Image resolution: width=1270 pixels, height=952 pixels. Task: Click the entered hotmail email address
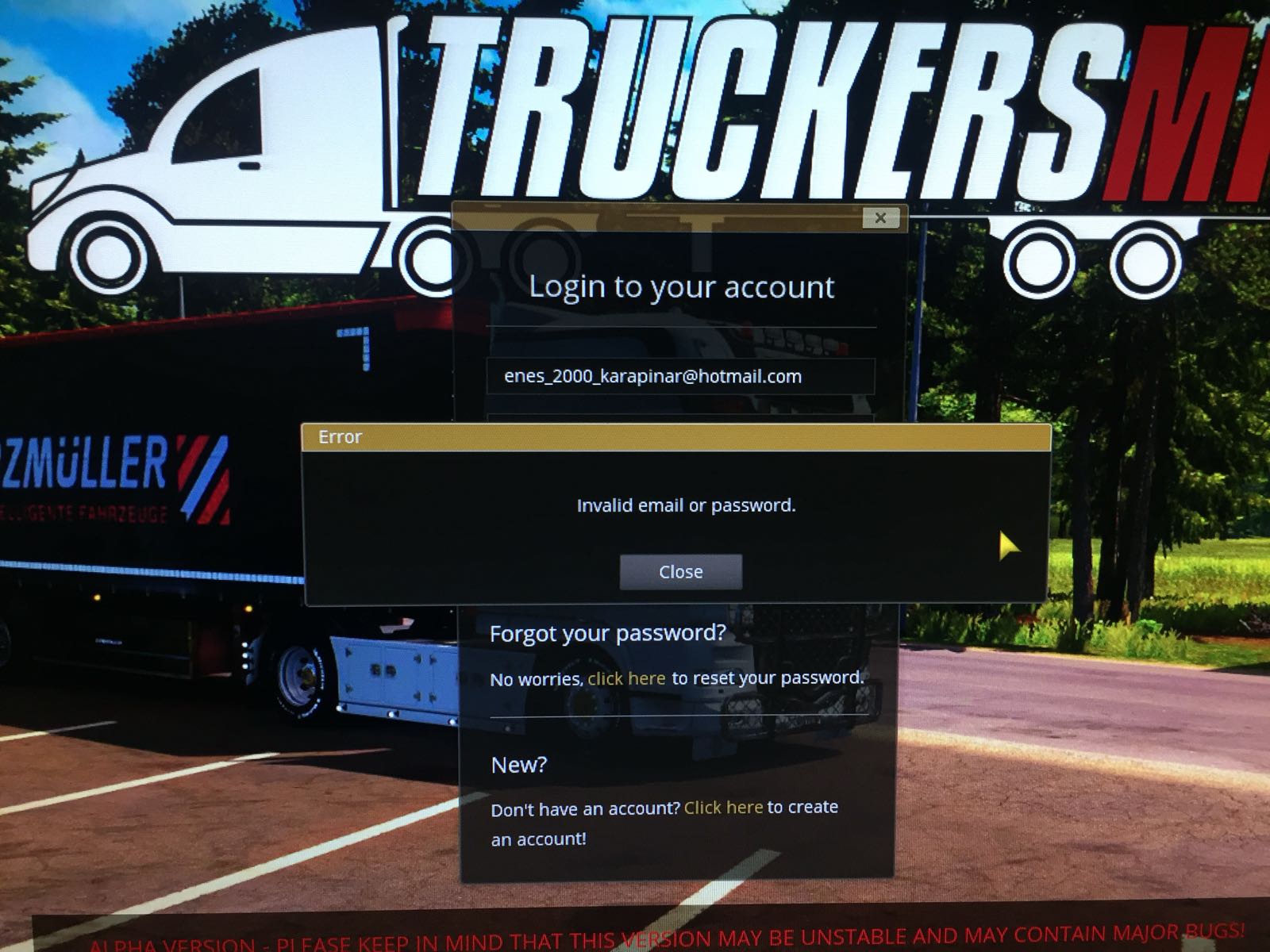click(x=651, y=375)
